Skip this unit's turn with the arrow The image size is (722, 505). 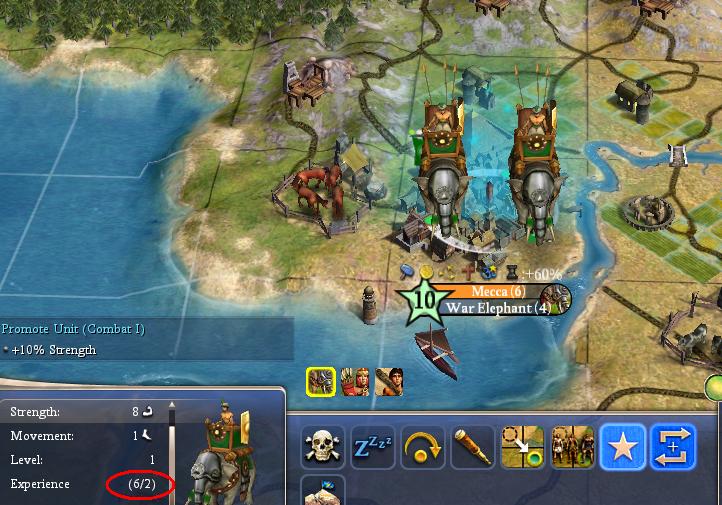pyautogui.click(x=423, y=448)
